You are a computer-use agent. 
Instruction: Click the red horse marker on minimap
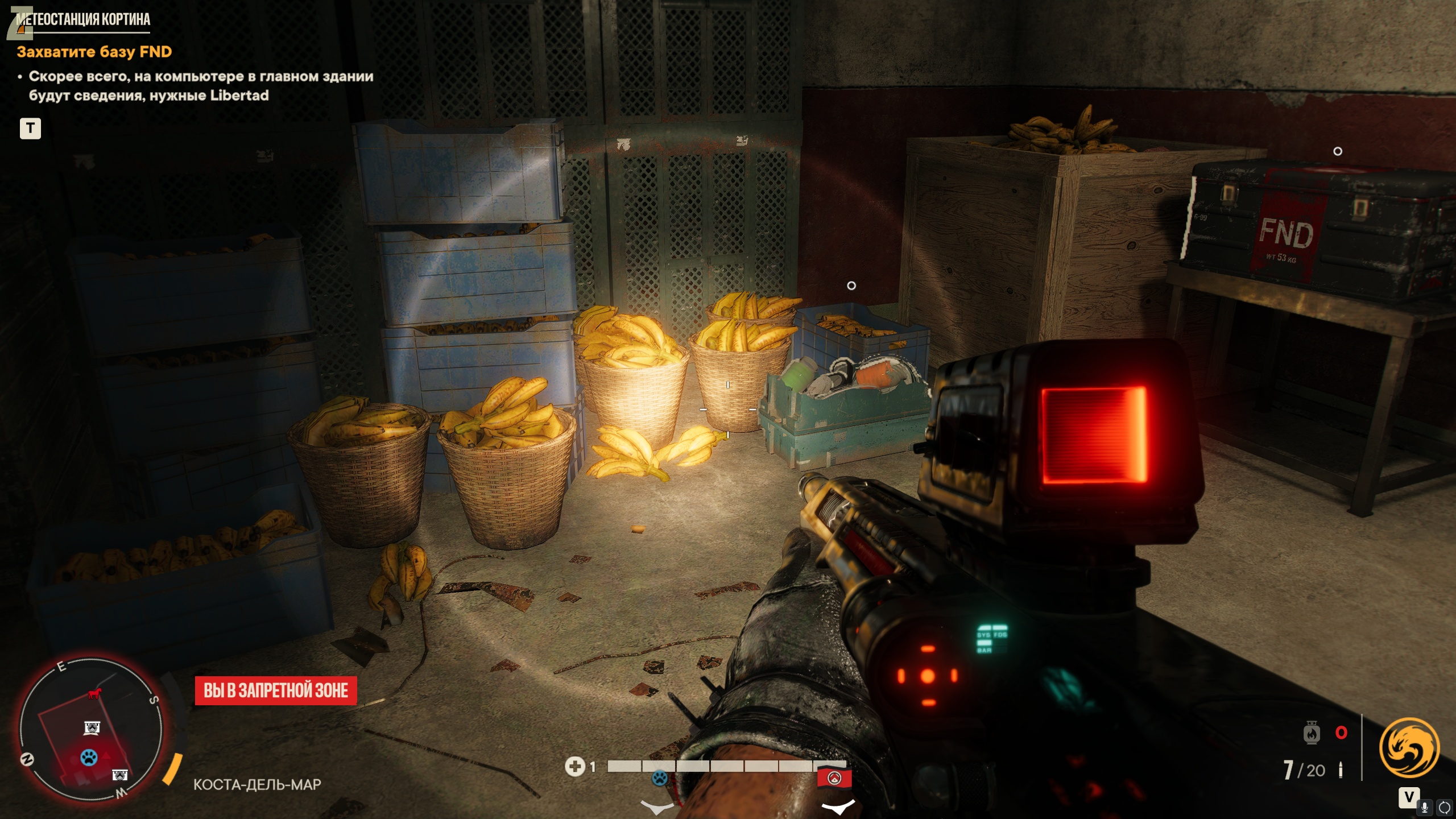click(94, 694)
